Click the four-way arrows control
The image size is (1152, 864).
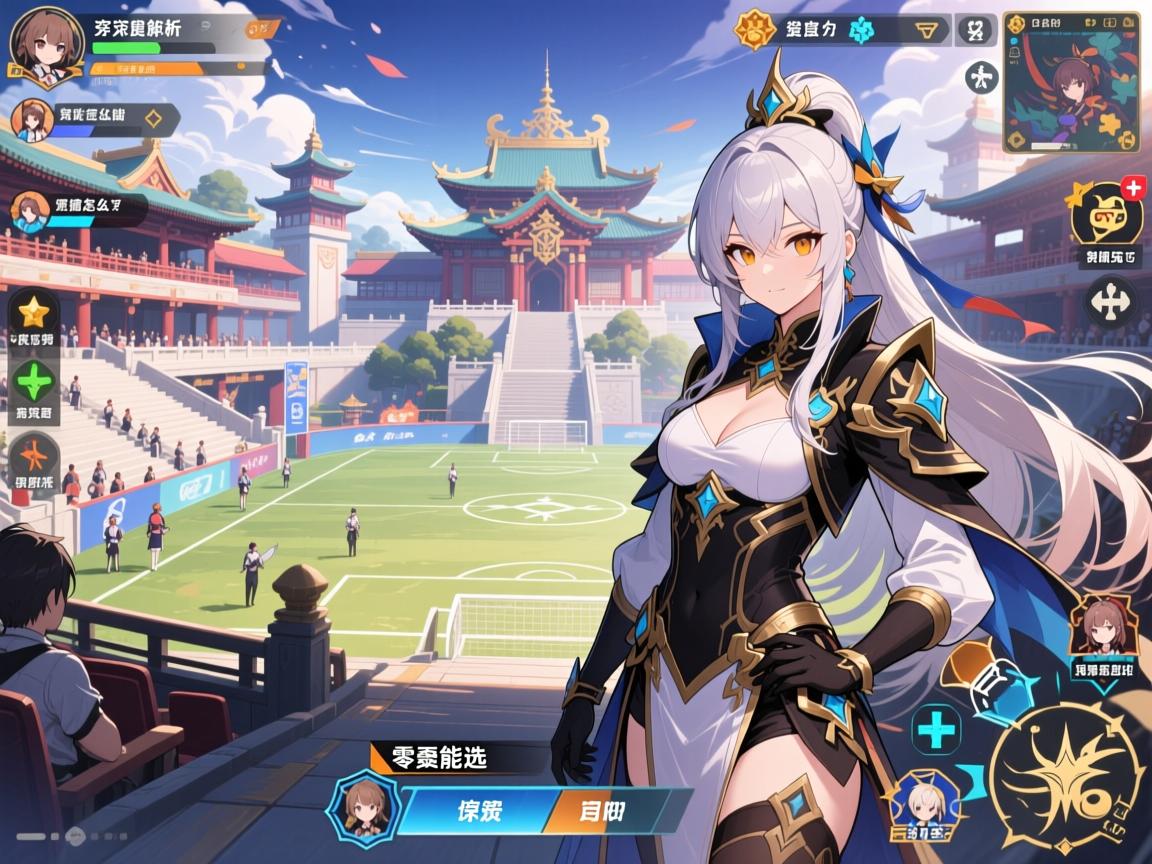[1111, 300]
